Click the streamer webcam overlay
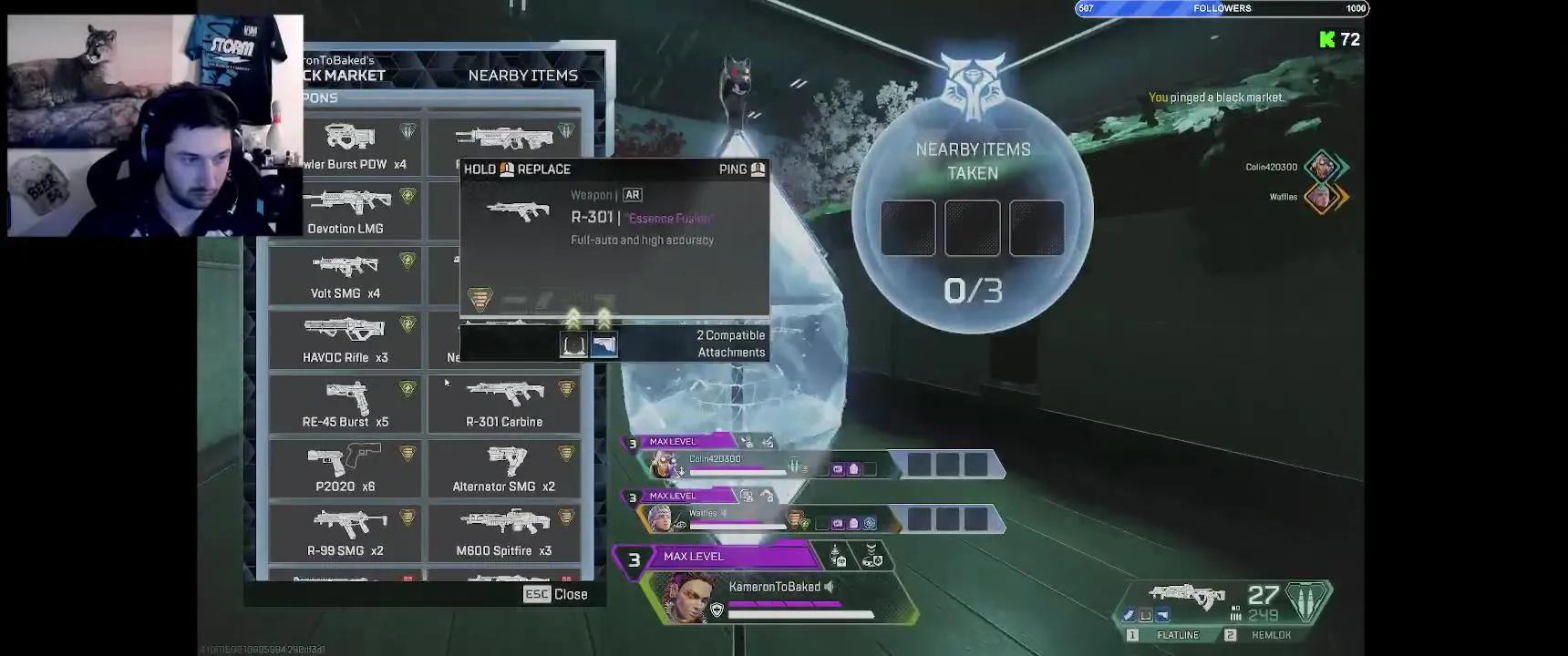1568x656 pixels. (155, 126)
